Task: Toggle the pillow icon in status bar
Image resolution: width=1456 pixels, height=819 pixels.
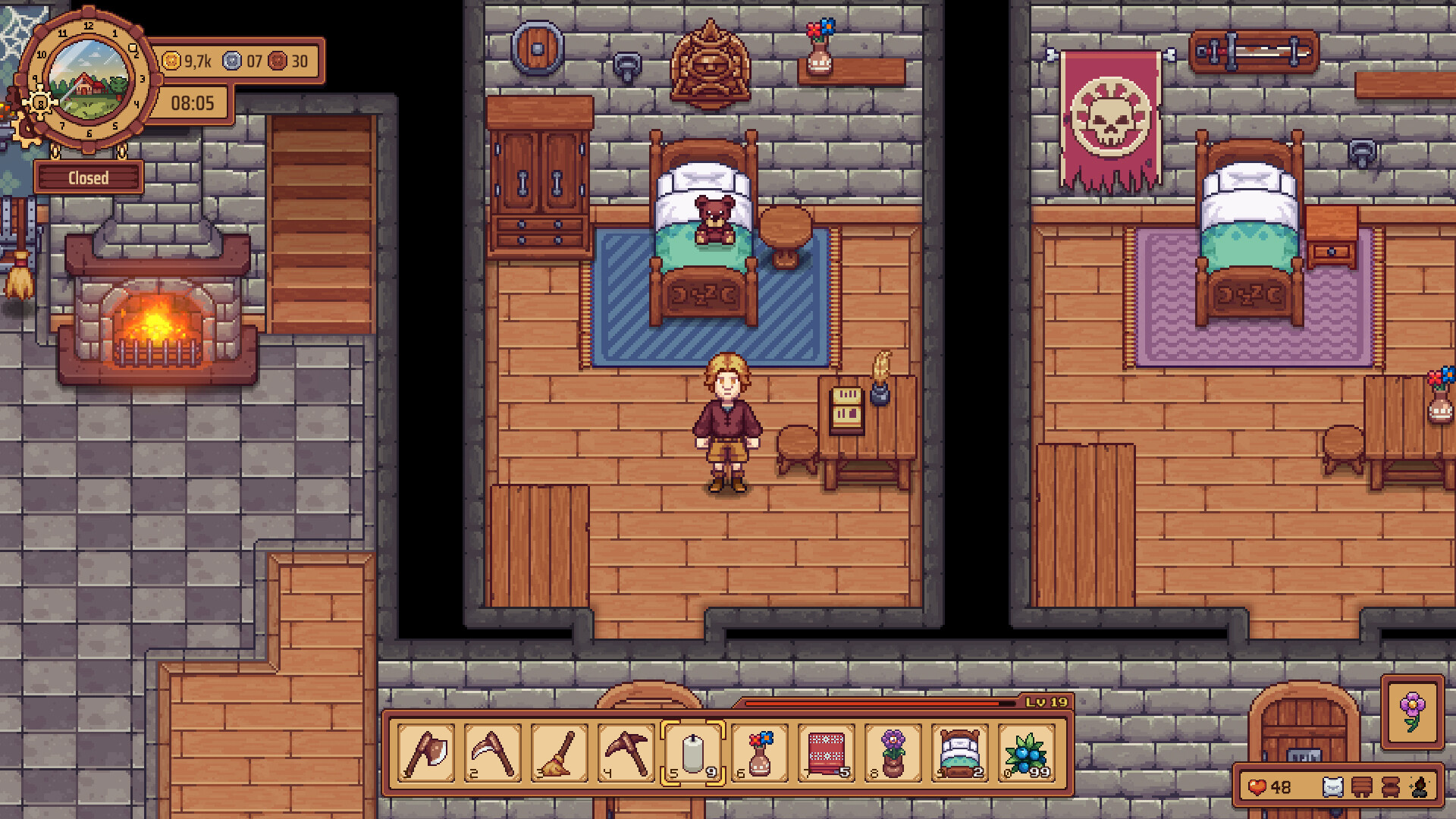Action: pyautogui.click(x=1333, y=789)
